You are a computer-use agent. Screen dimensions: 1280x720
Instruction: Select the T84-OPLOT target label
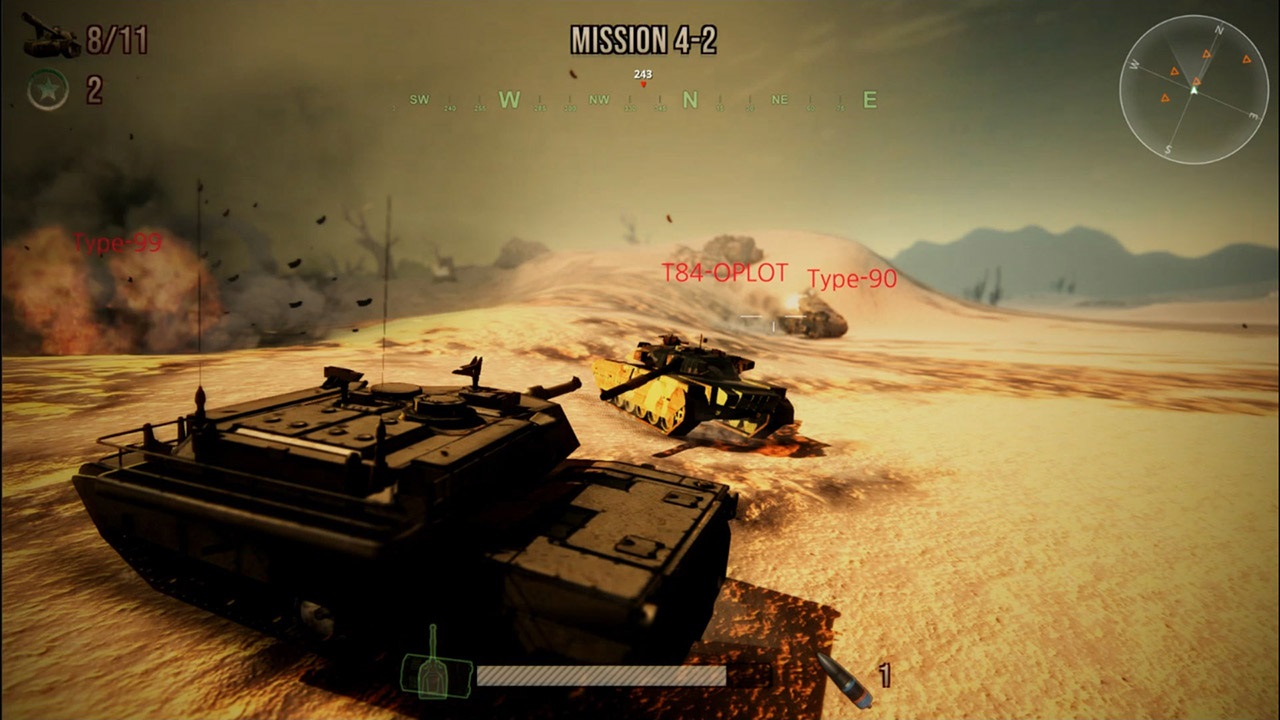[723, 270]
